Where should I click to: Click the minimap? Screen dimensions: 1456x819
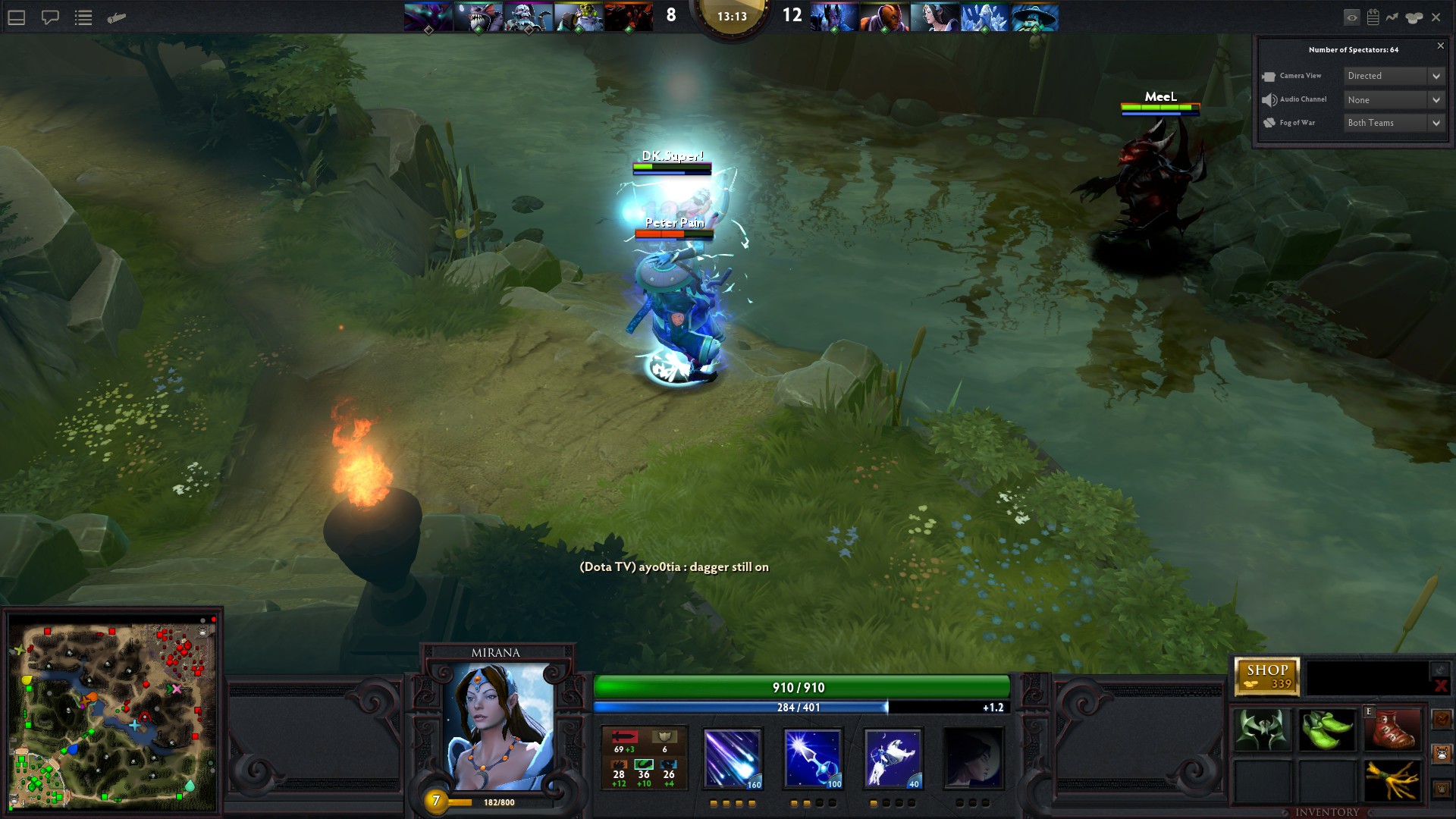click(112, 714)
